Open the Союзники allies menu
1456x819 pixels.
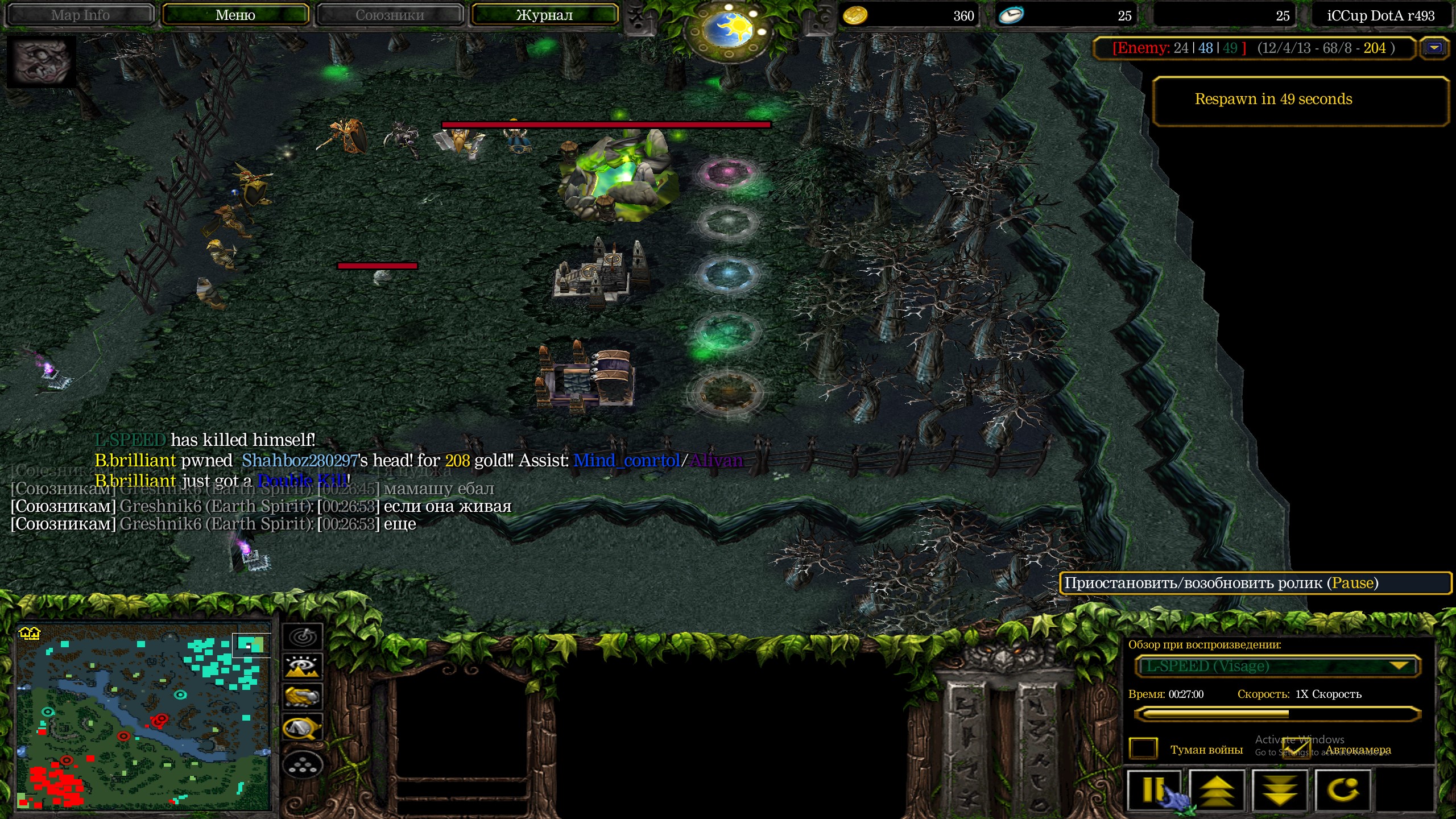click(390, 15)
